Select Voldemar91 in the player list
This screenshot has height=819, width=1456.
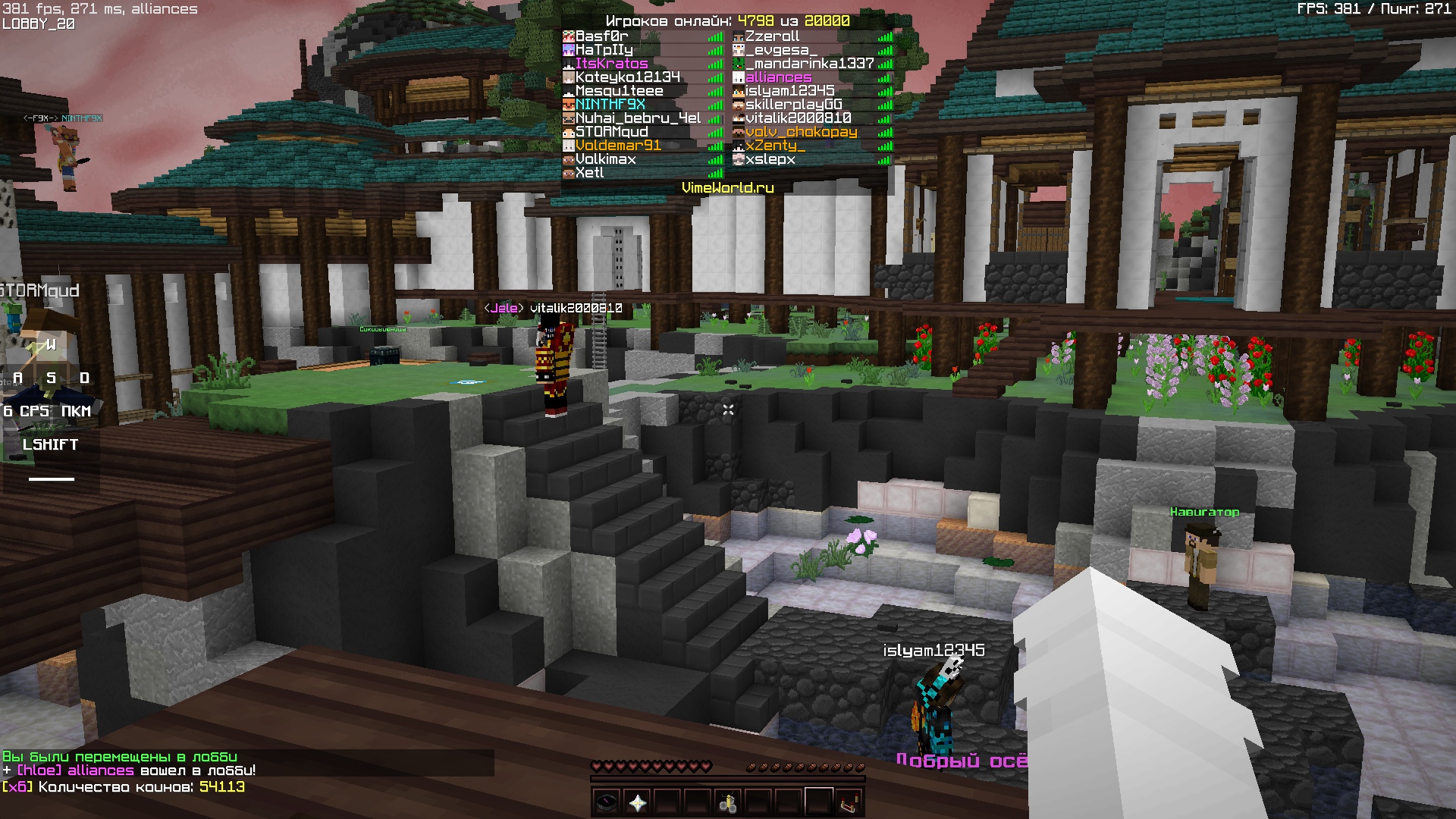pos(617,146)
